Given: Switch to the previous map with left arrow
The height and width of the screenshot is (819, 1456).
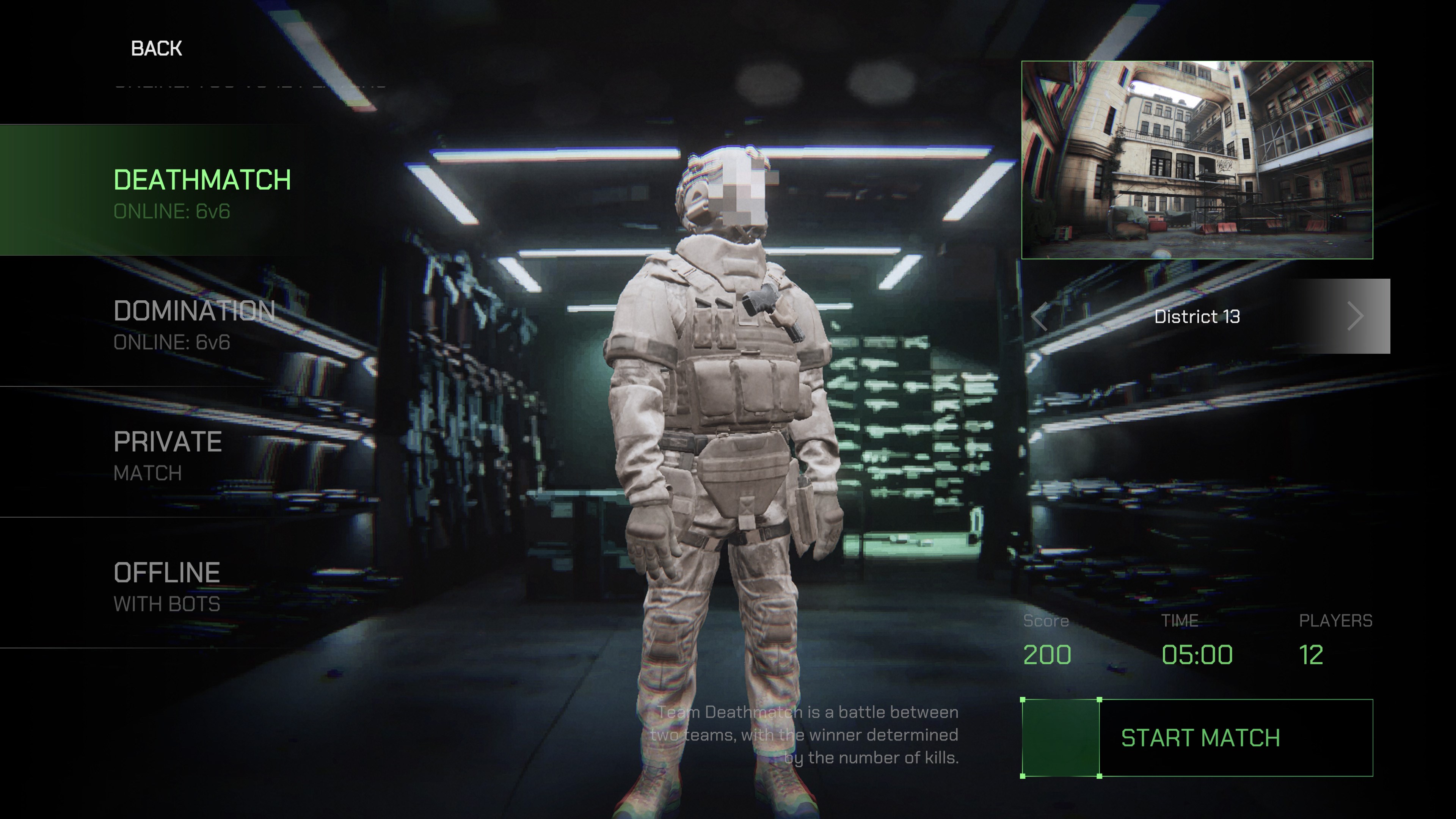Looking at the screenshot, I should coord(1039,317).
